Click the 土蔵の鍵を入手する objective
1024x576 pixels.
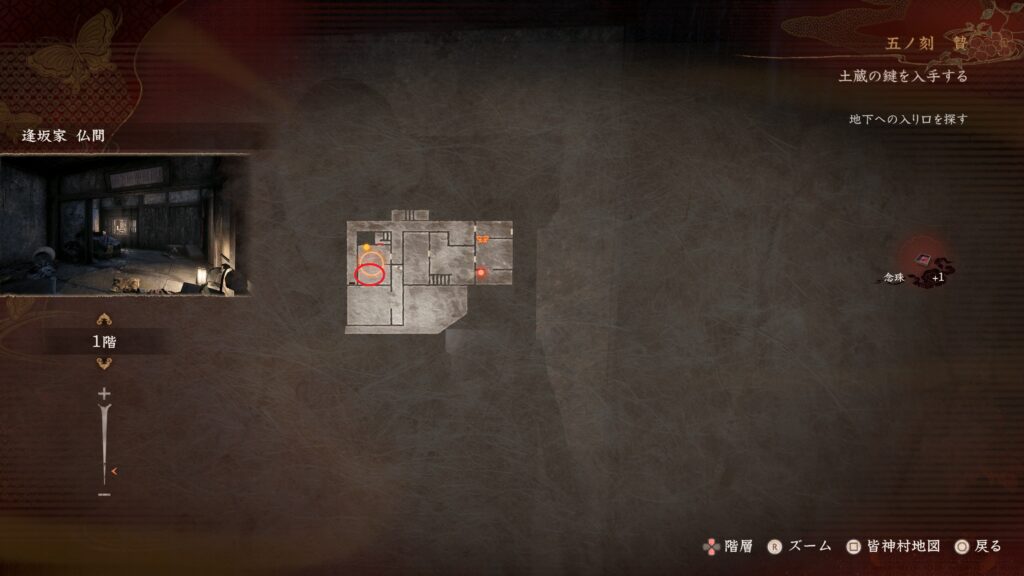902,76
